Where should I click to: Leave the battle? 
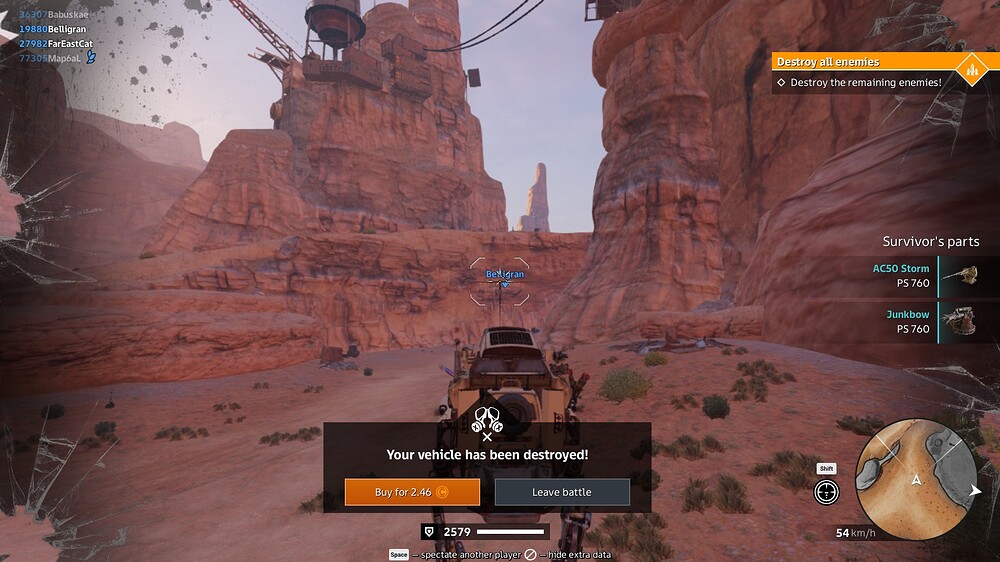coord(562,492)
